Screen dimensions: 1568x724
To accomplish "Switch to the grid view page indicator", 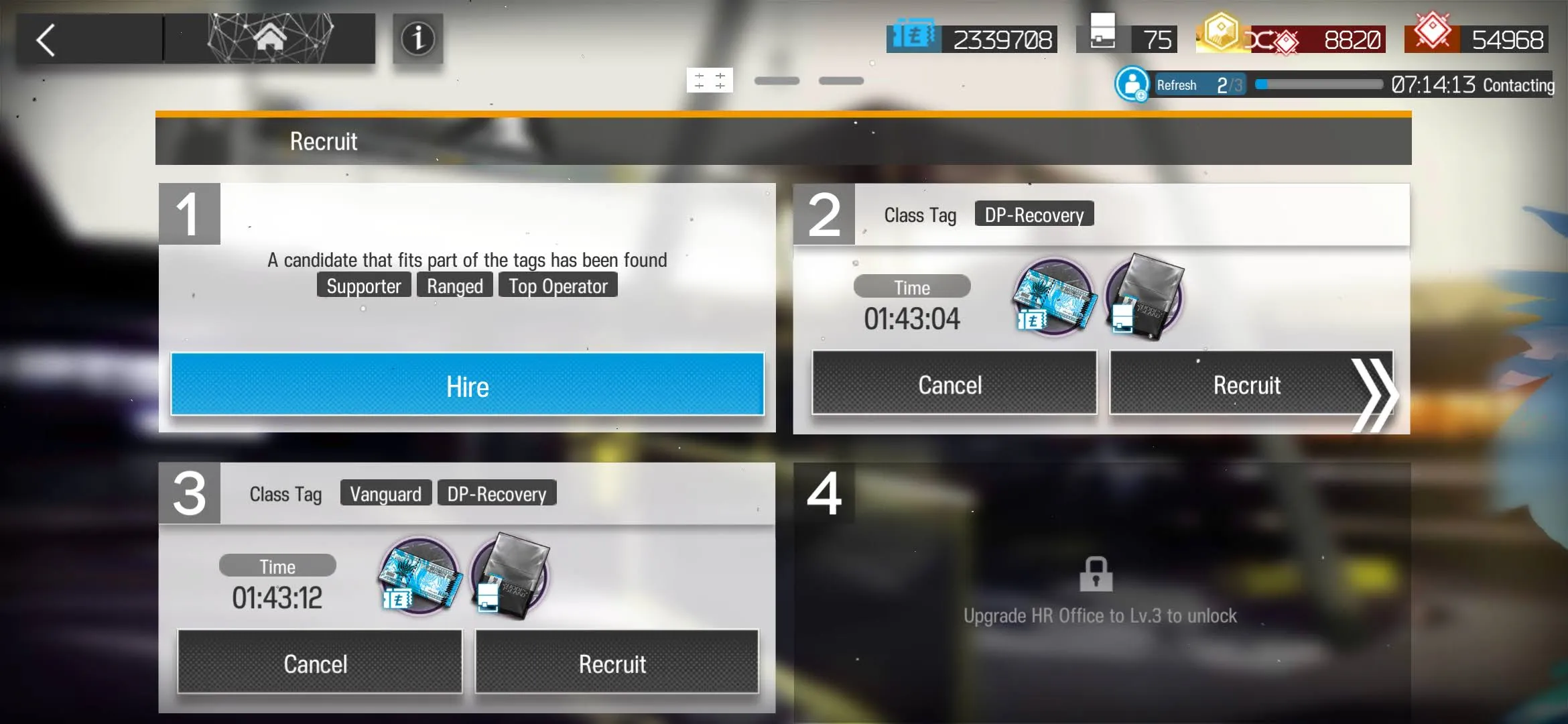I will tap(710, 80).
